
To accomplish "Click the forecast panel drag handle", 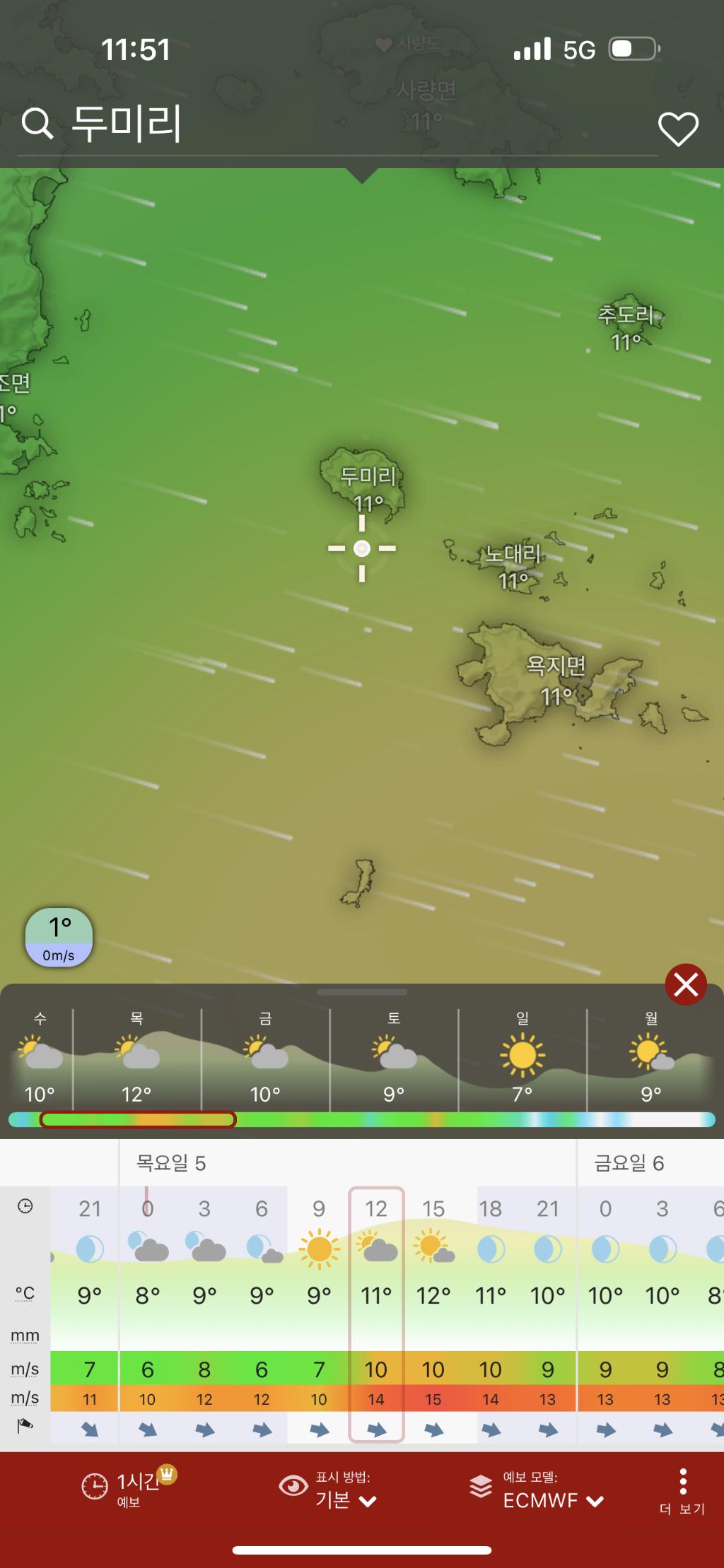I will pos(362,992).
